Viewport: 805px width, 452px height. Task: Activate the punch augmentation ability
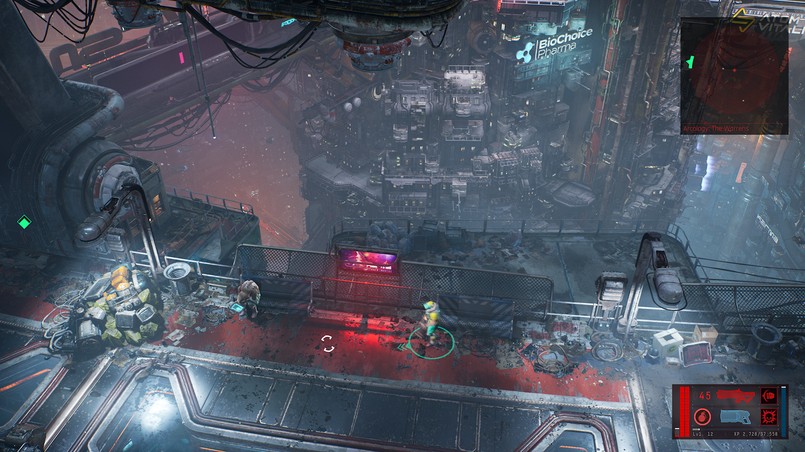point(769,395)
